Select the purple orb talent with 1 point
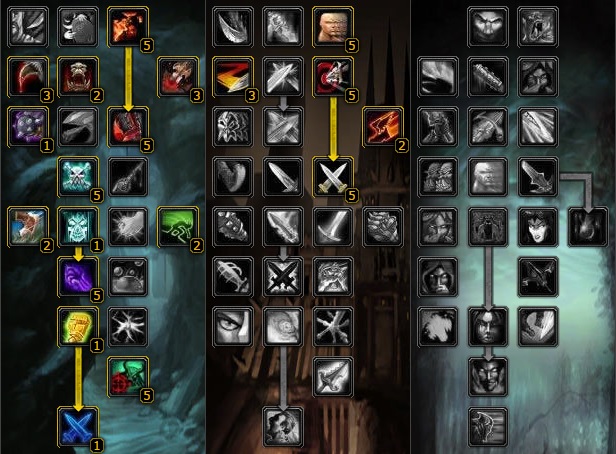The height and width of the screenshot is (454, 616). pos(27,124)
